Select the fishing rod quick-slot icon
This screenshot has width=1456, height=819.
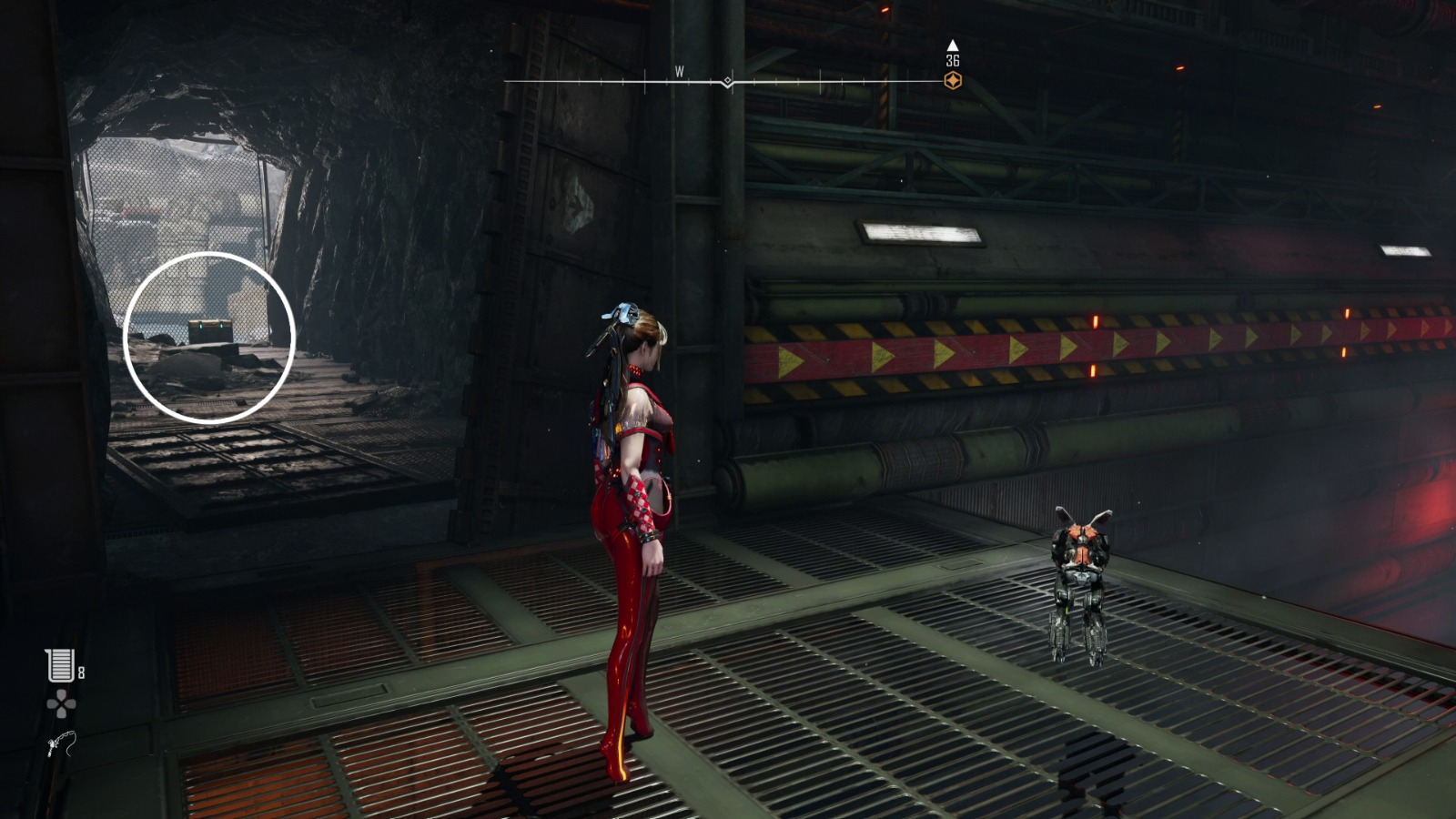pos(62,744)
